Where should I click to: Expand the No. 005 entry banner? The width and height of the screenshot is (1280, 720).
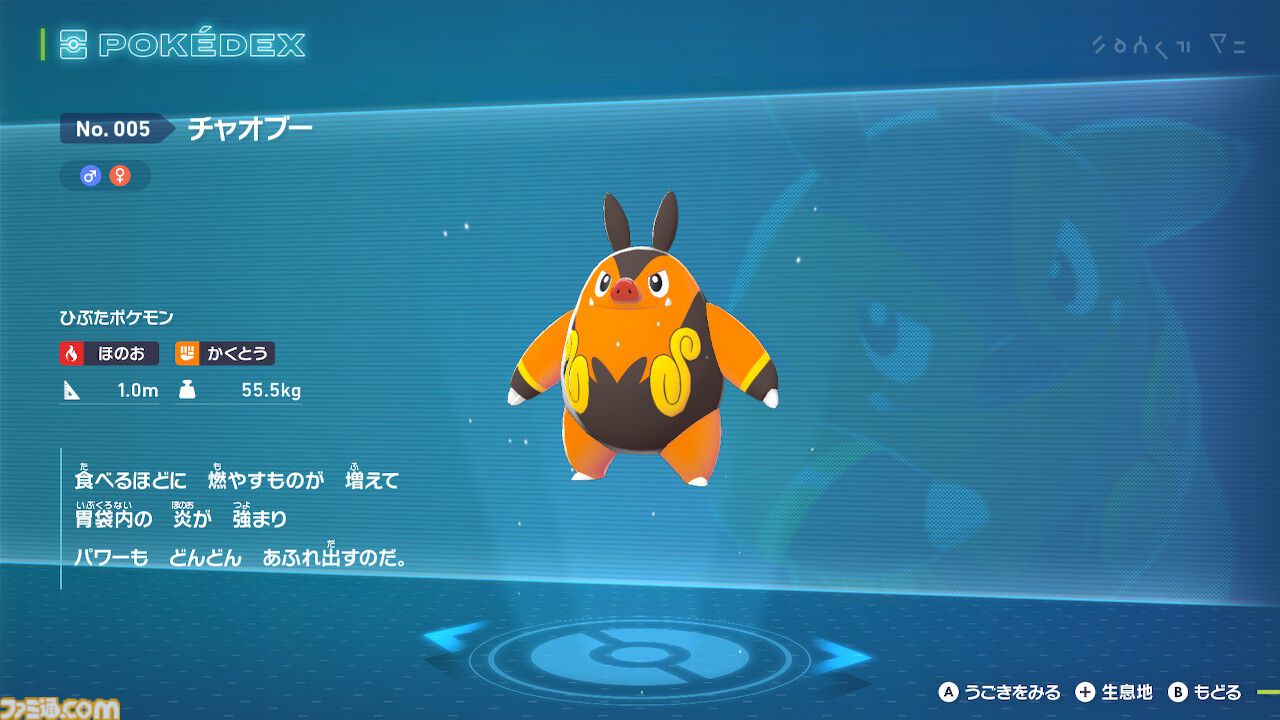coord(113,129)
